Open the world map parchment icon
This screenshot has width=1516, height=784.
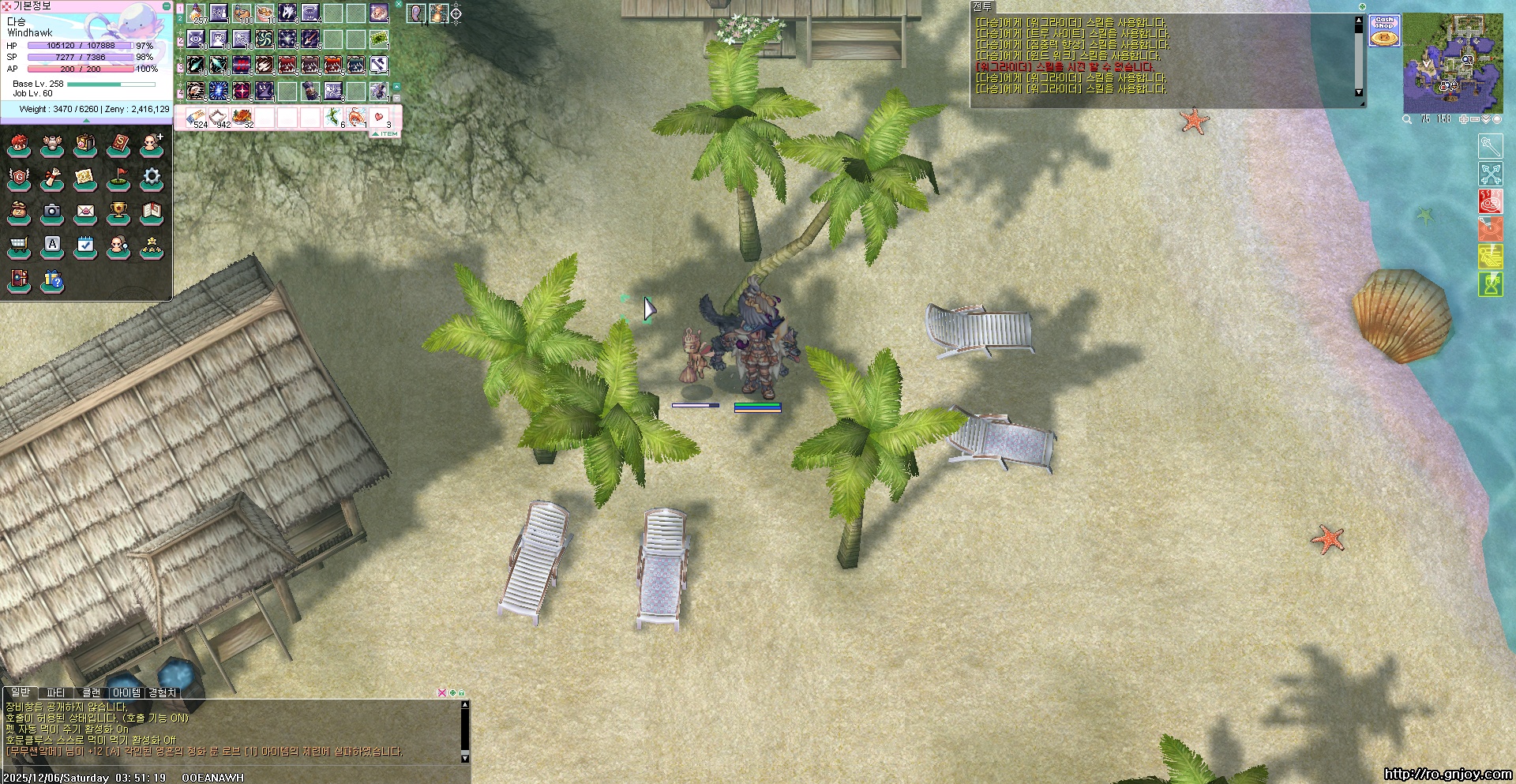pos(85,178)
